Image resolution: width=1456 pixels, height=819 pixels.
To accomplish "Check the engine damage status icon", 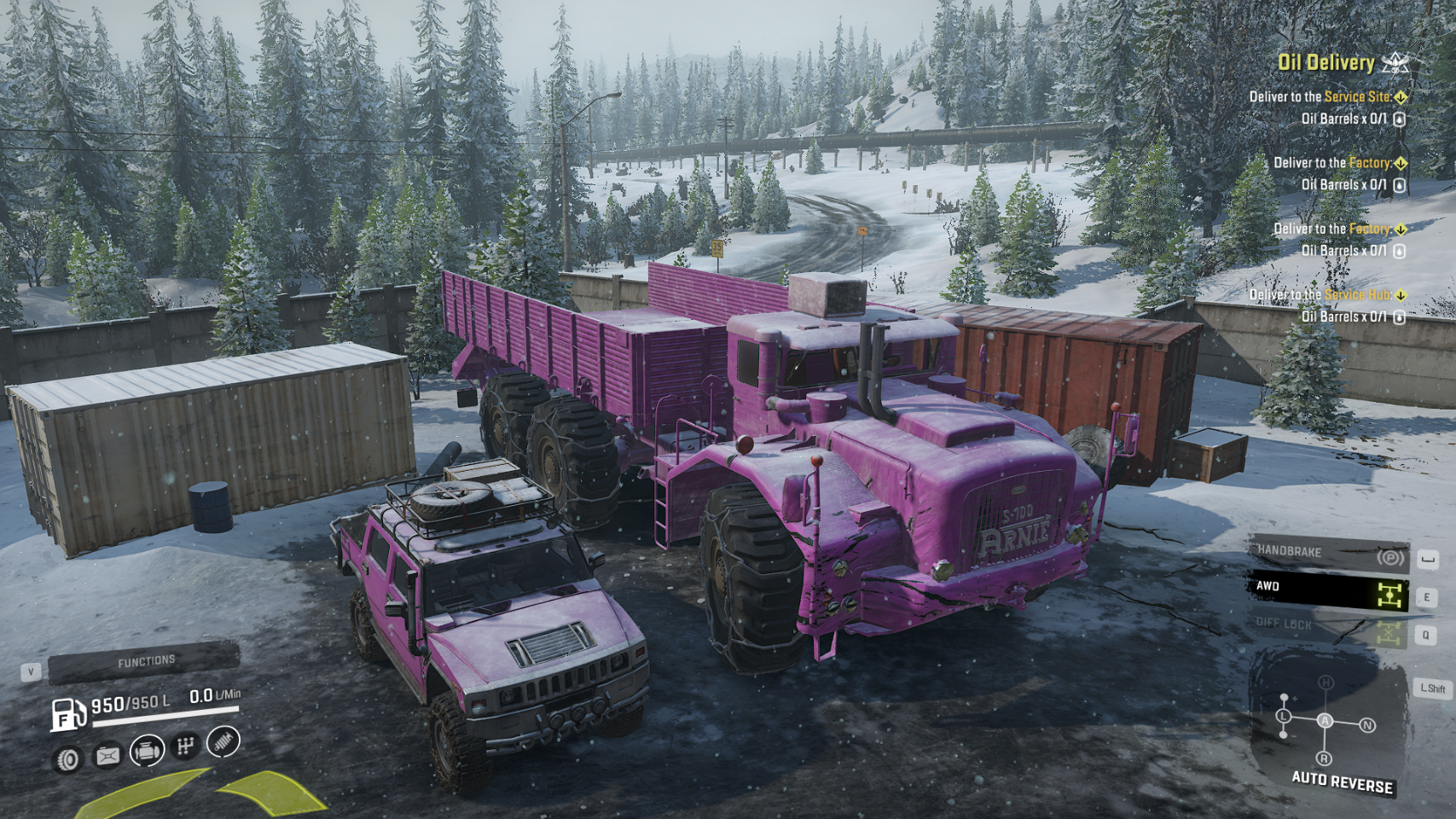I will [x=147, y=752].
